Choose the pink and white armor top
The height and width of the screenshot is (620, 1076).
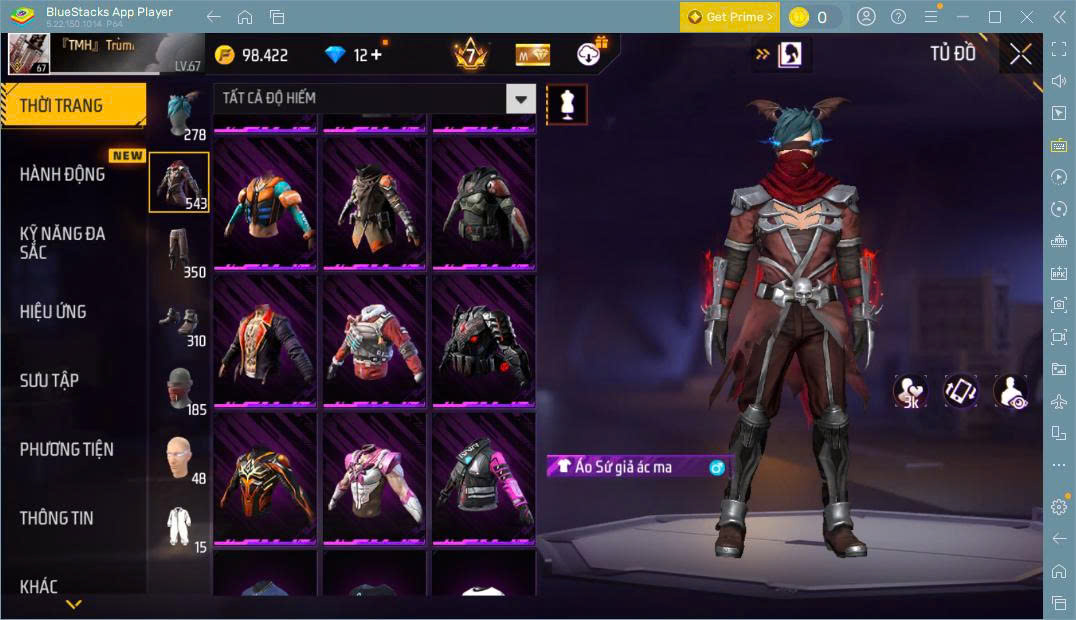coord(374,479)
